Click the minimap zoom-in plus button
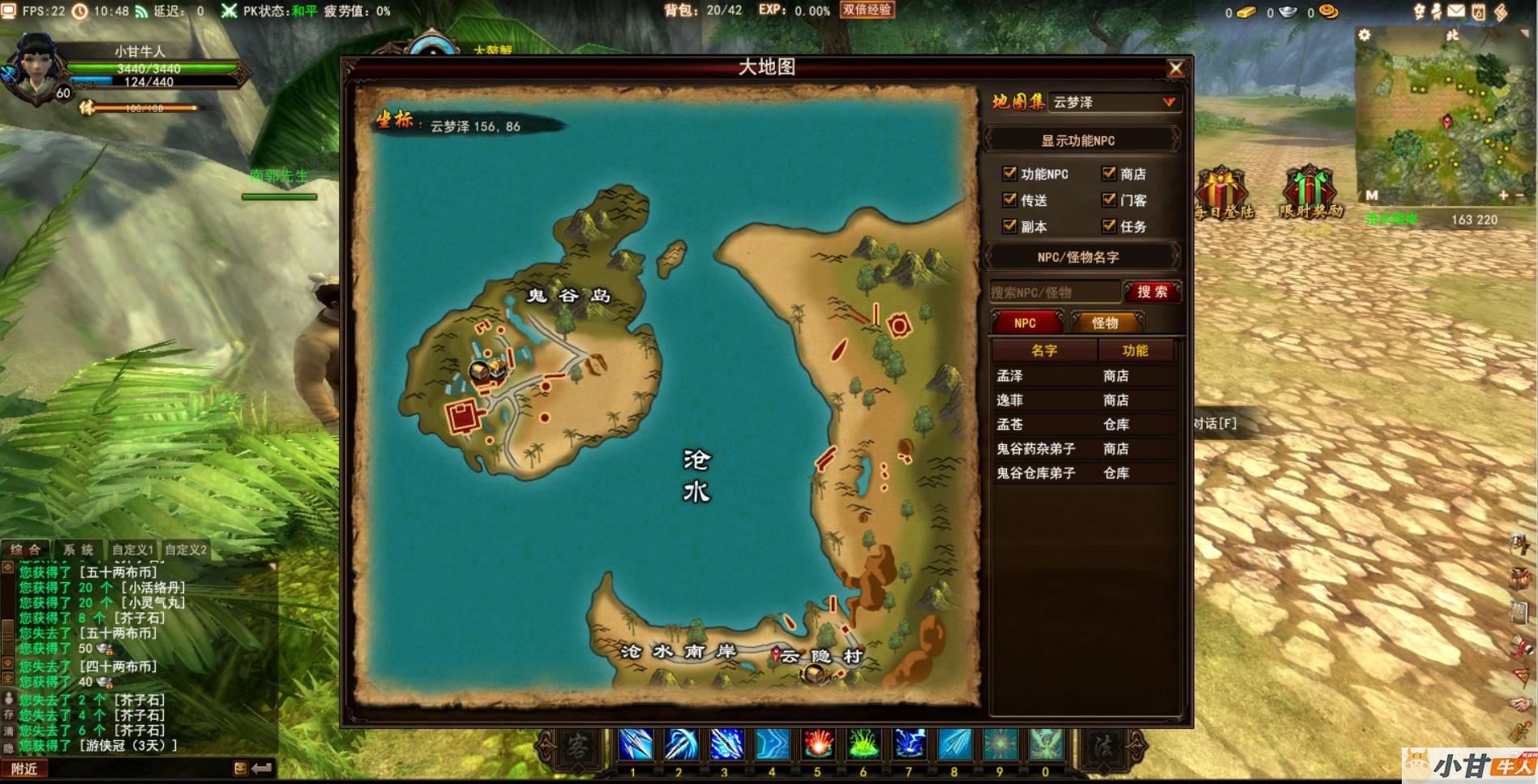The width and height of the screenshot is (1538, 784). [1503, 195]
